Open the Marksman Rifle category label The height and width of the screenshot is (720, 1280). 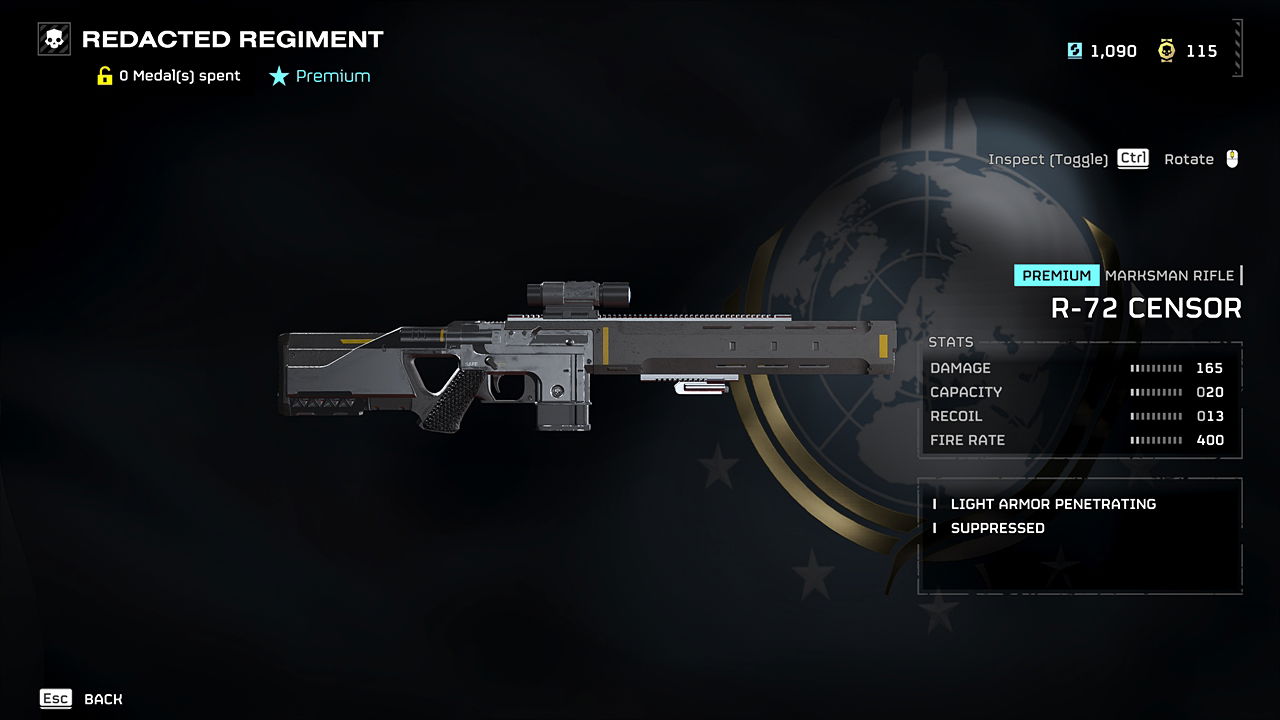point(1172,274)
